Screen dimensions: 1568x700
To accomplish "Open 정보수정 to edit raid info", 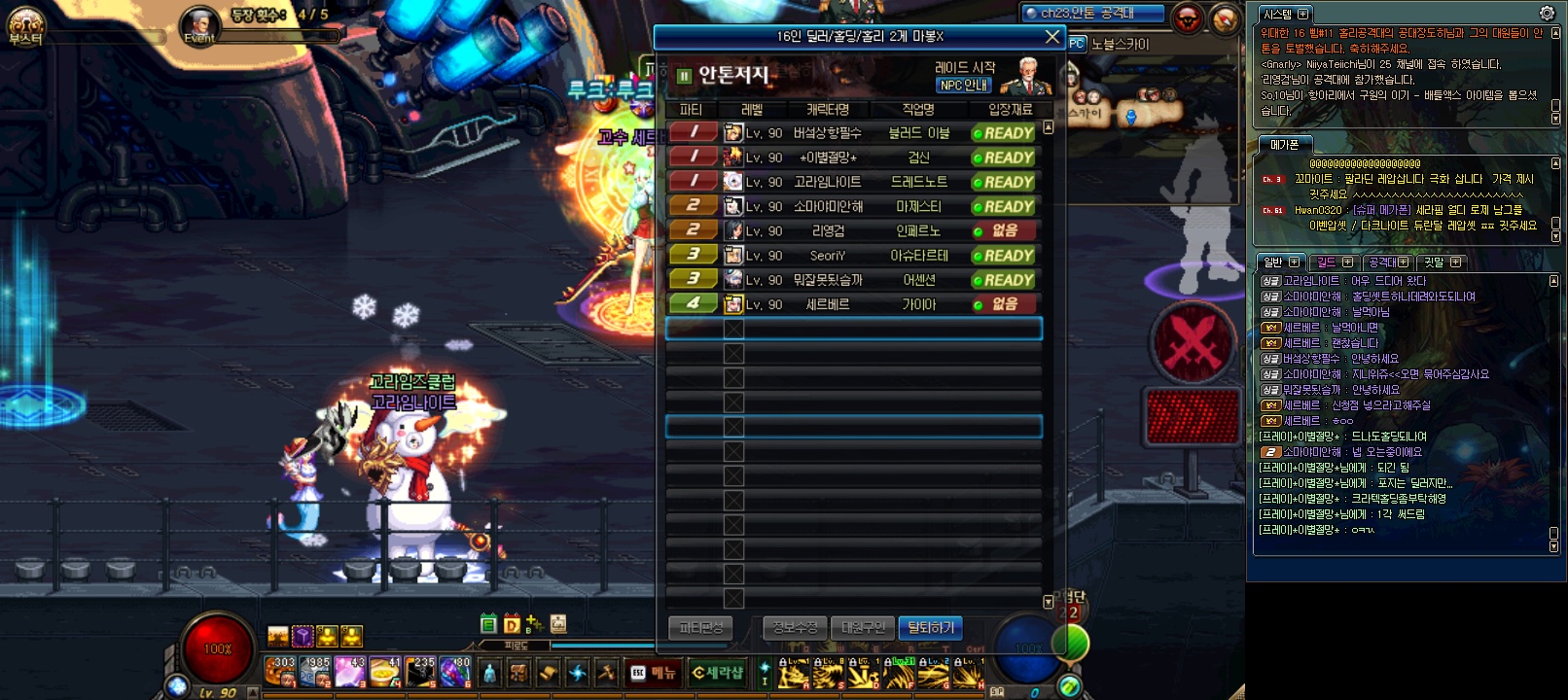I will tap(795, 628).
